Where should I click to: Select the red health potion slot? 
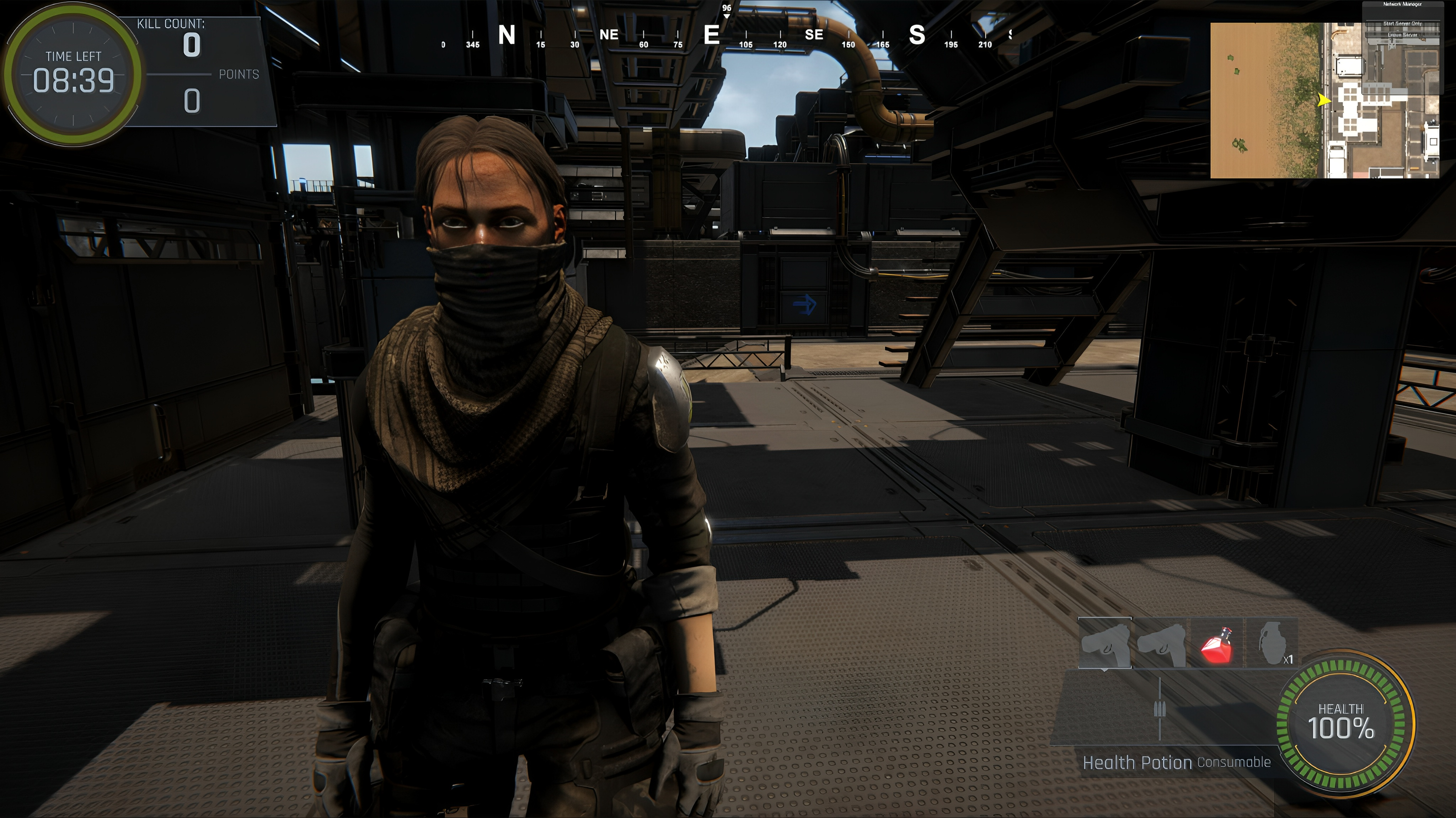[1216, 644]
